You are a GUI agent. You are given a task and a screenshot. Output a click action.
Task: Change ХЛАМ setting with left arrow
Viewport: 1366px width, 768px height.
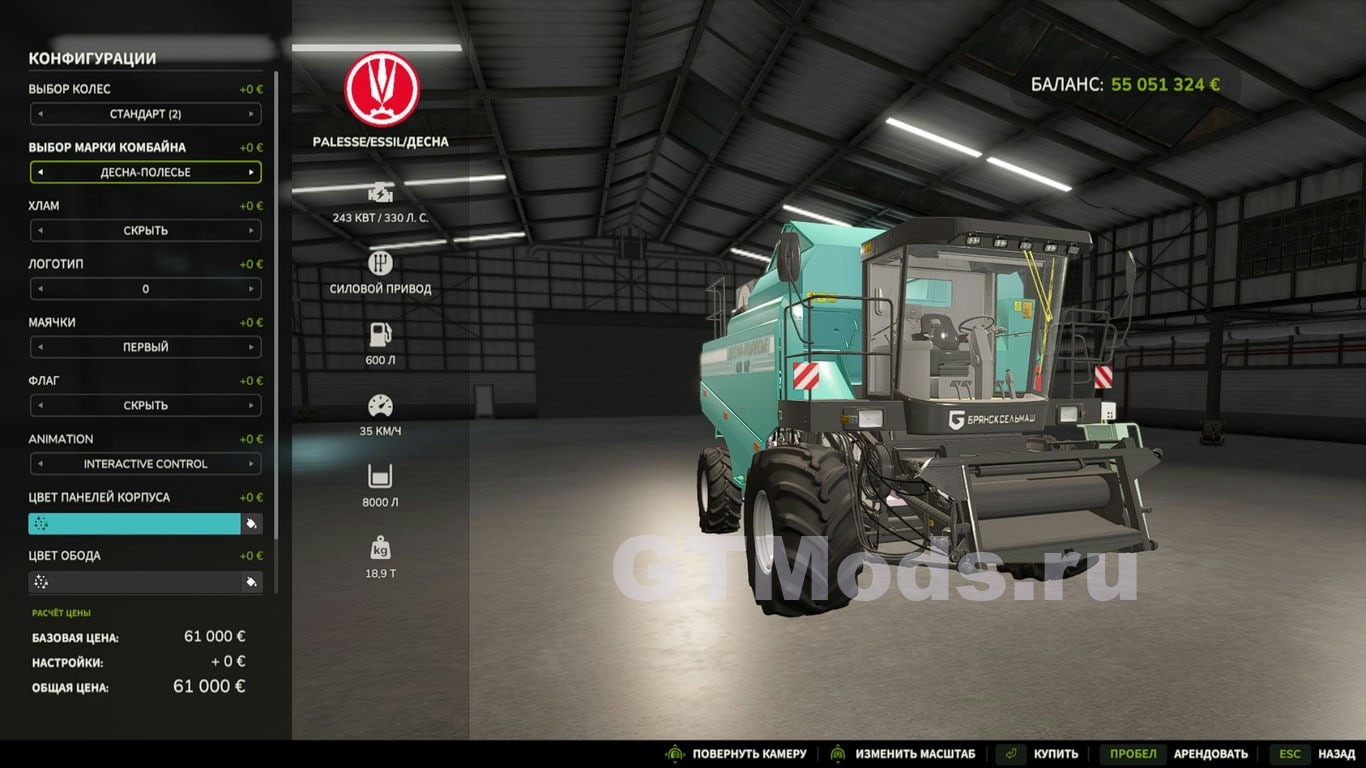(x=40, y=231)
